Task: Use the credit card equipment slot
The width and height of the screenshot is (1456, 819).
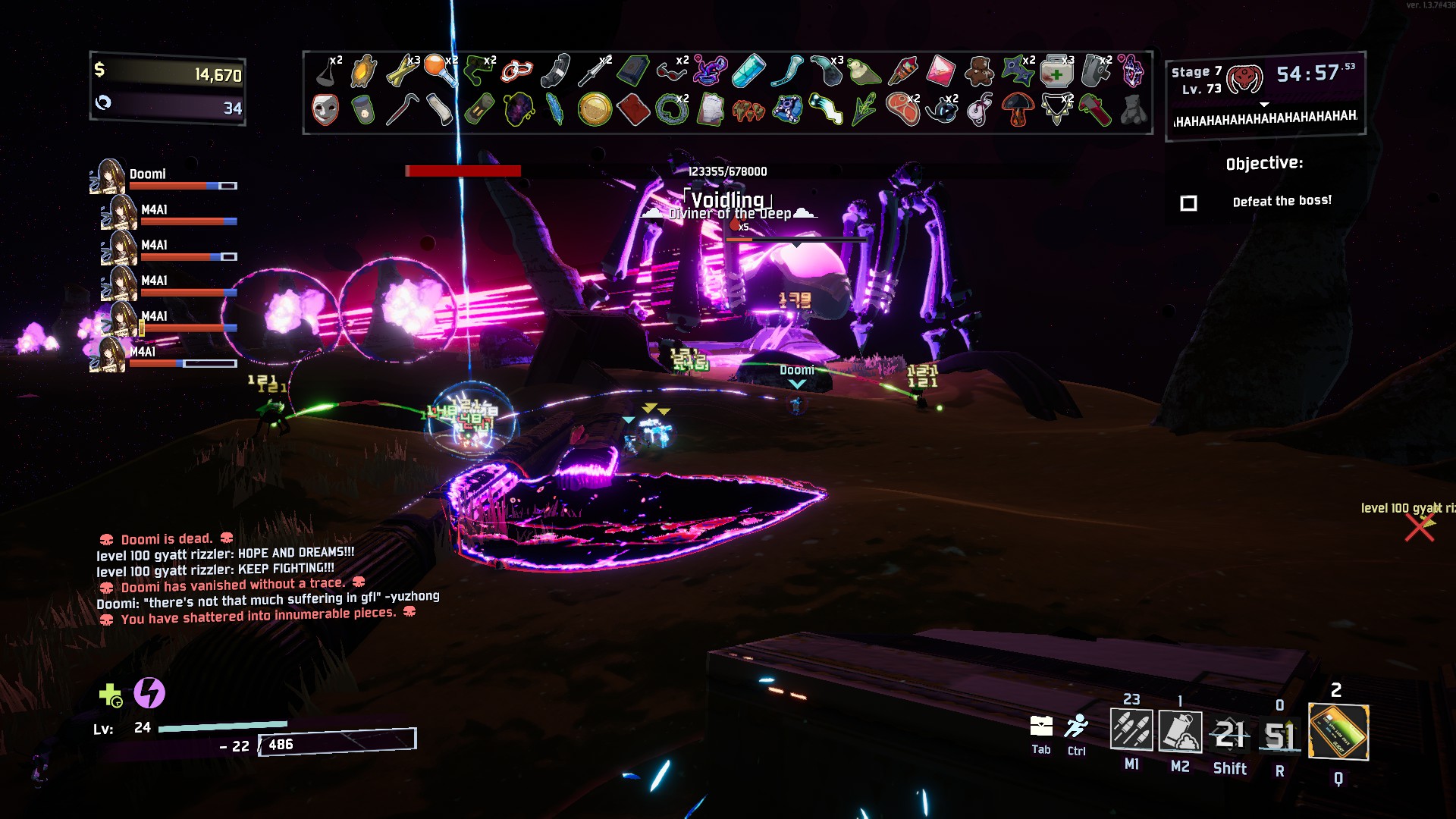Action: 1338,732
